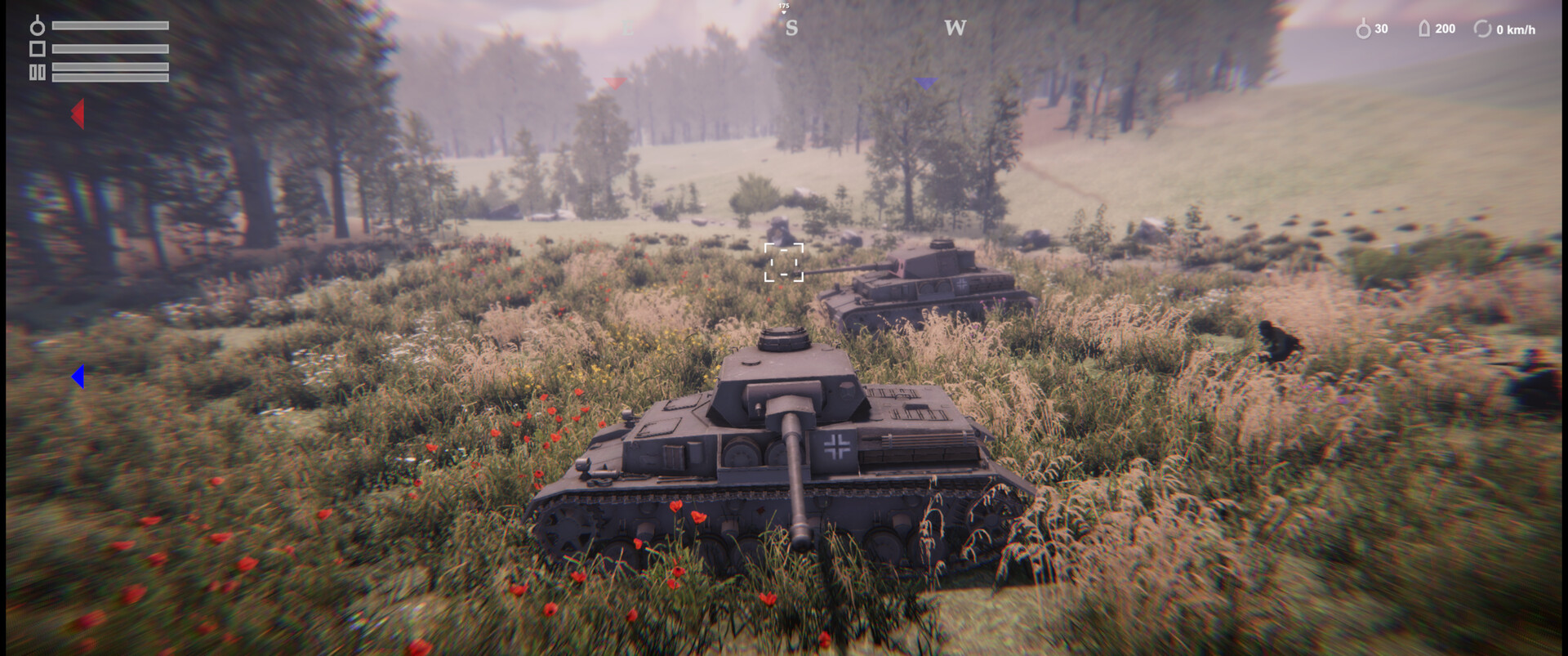
Task: Click the lower track condition bar
Action: point(110,78)
